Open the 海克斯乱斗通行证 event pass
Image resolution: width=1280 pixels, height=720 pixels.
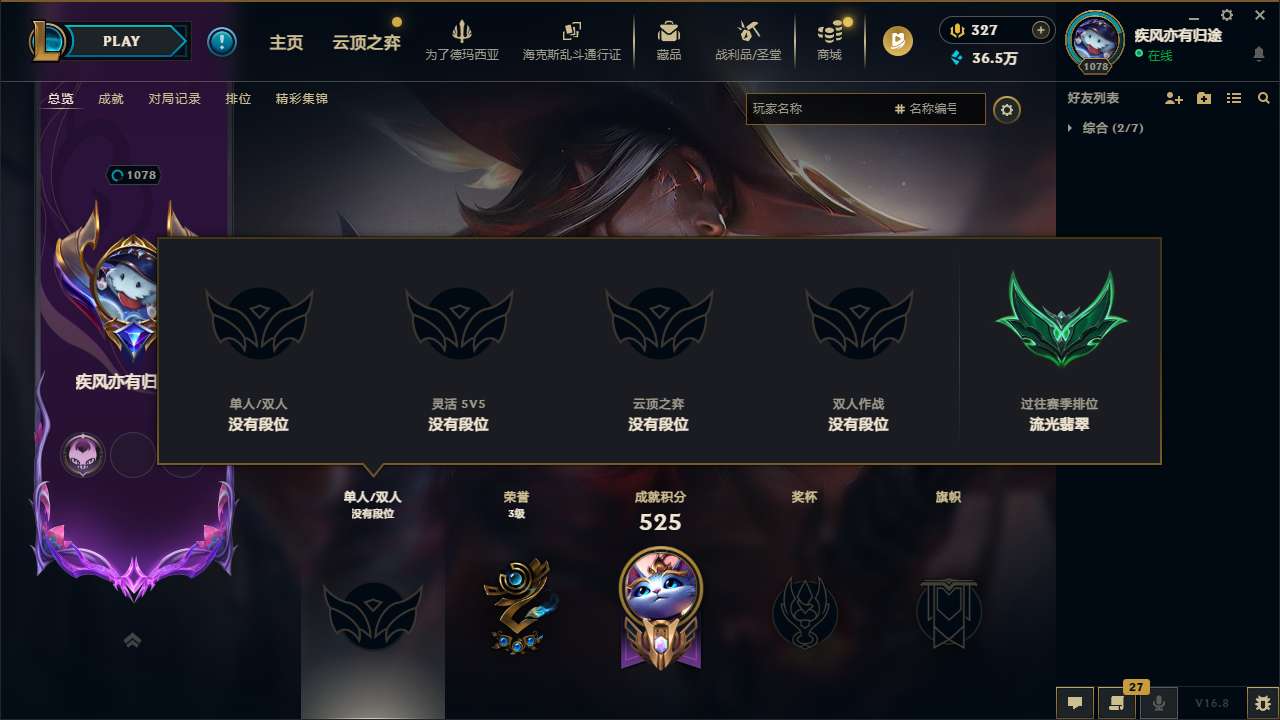tap(571, 40)
